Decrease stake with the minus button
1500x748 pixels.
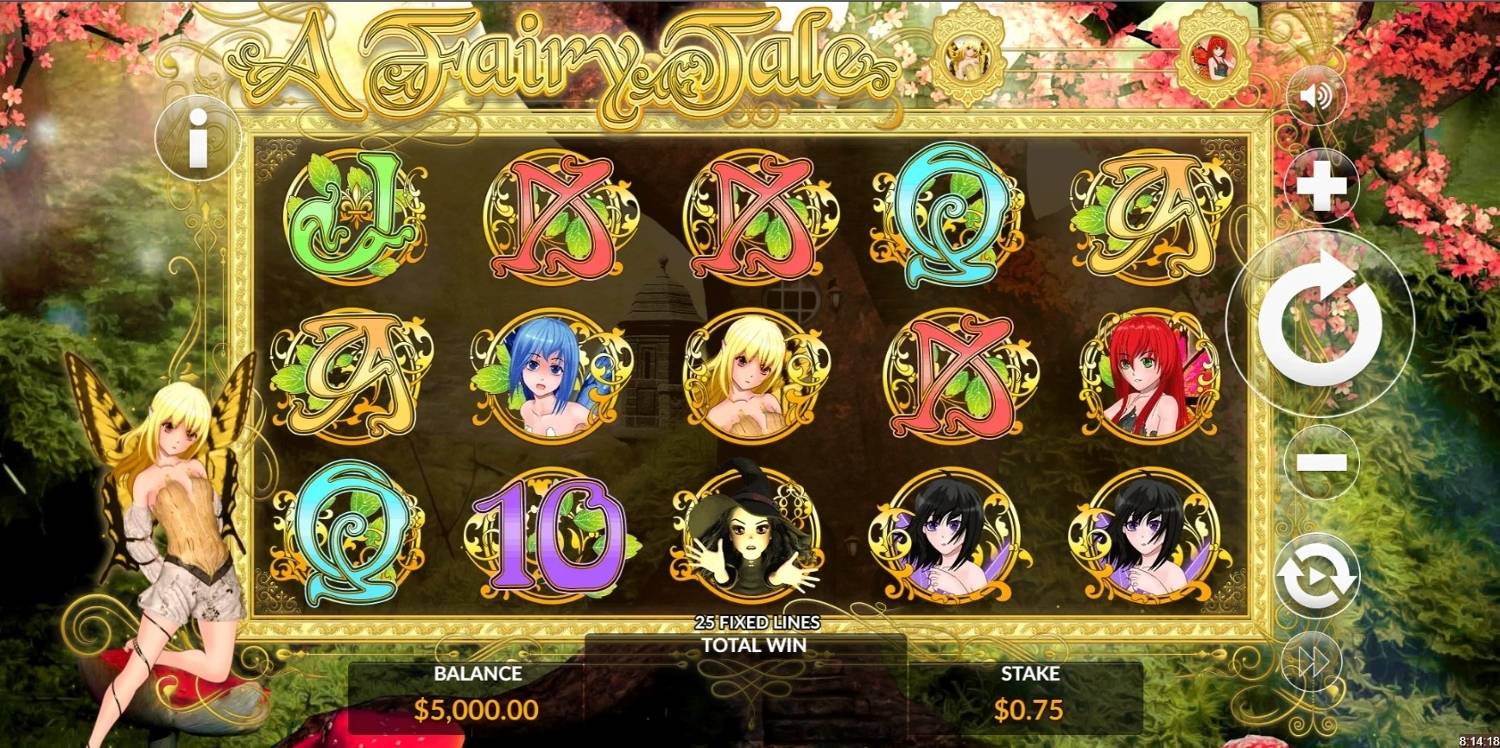pos(1321,462)
